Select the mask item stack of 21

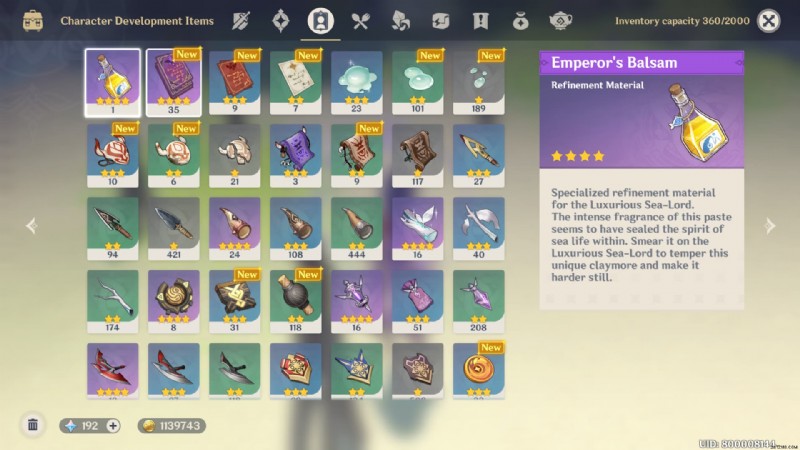(x=235, y=155)
